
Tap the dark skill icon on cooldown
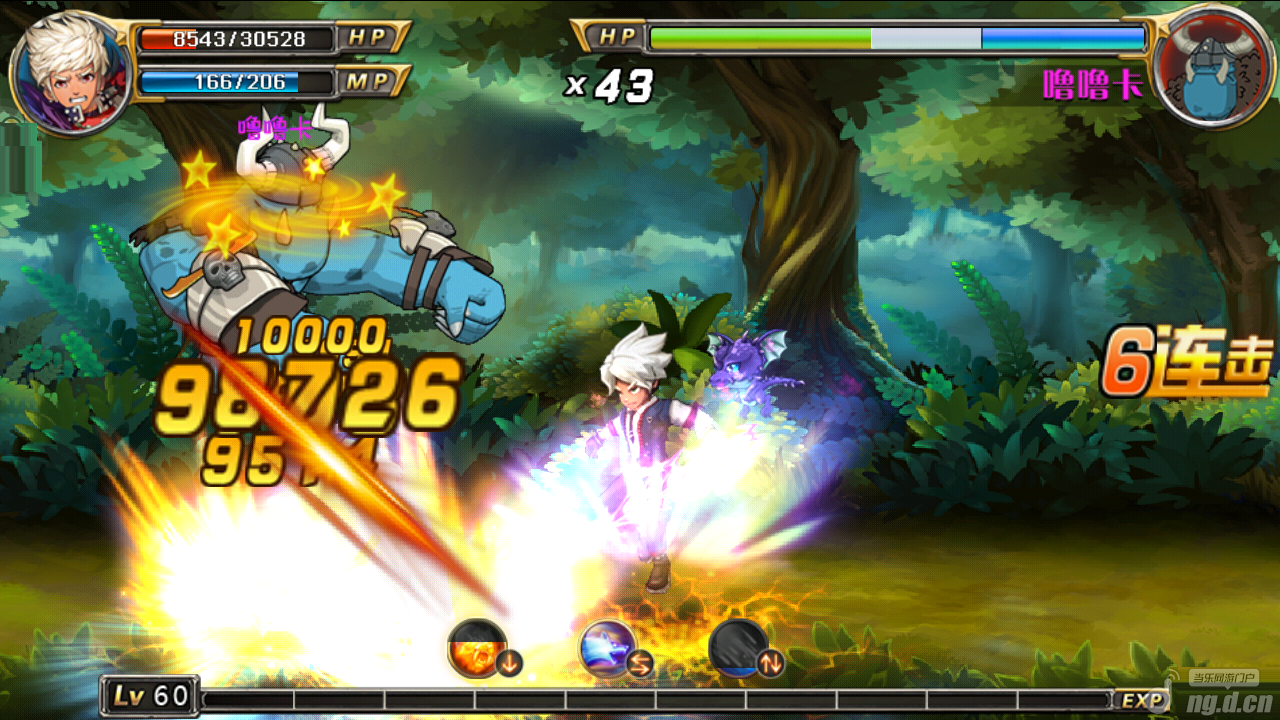tap(738, 648)
